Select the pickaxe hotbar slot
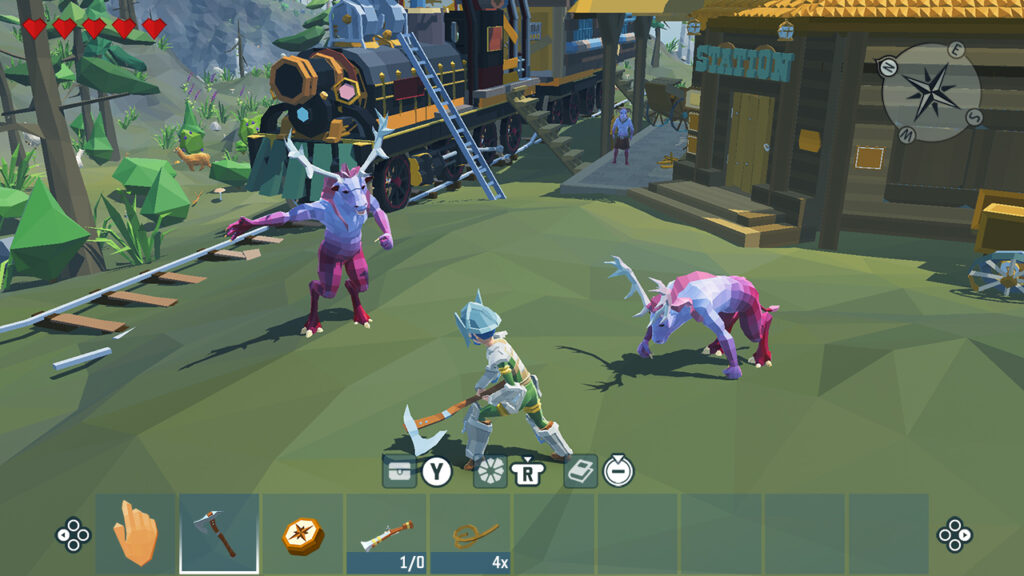 tap(219, 534)
